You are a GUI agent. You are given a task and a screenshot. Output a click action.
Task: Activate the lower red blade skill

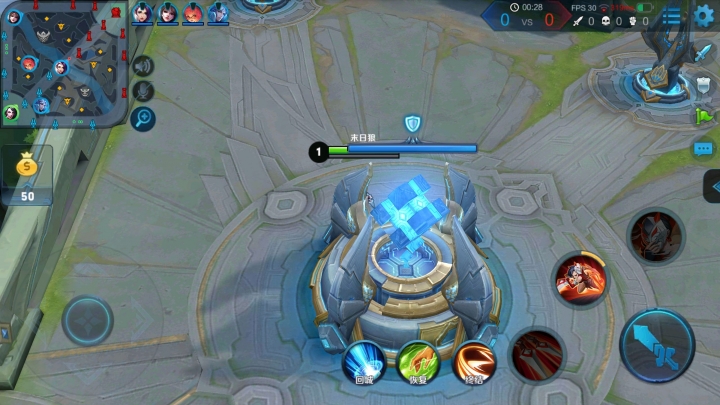click(537, 352)
